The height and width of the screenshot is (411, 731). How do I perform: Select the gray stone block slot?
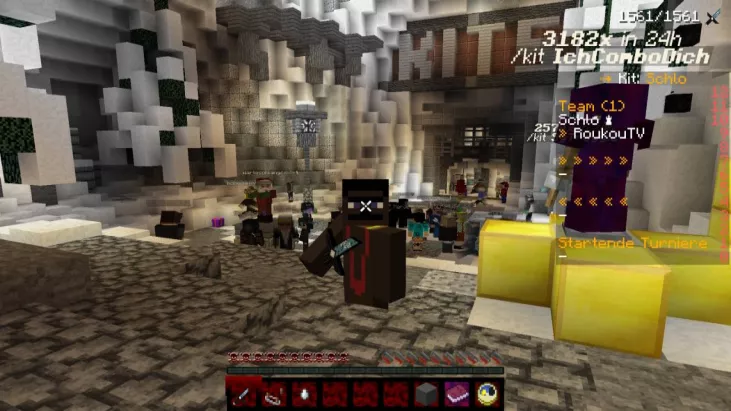(427, 394)
